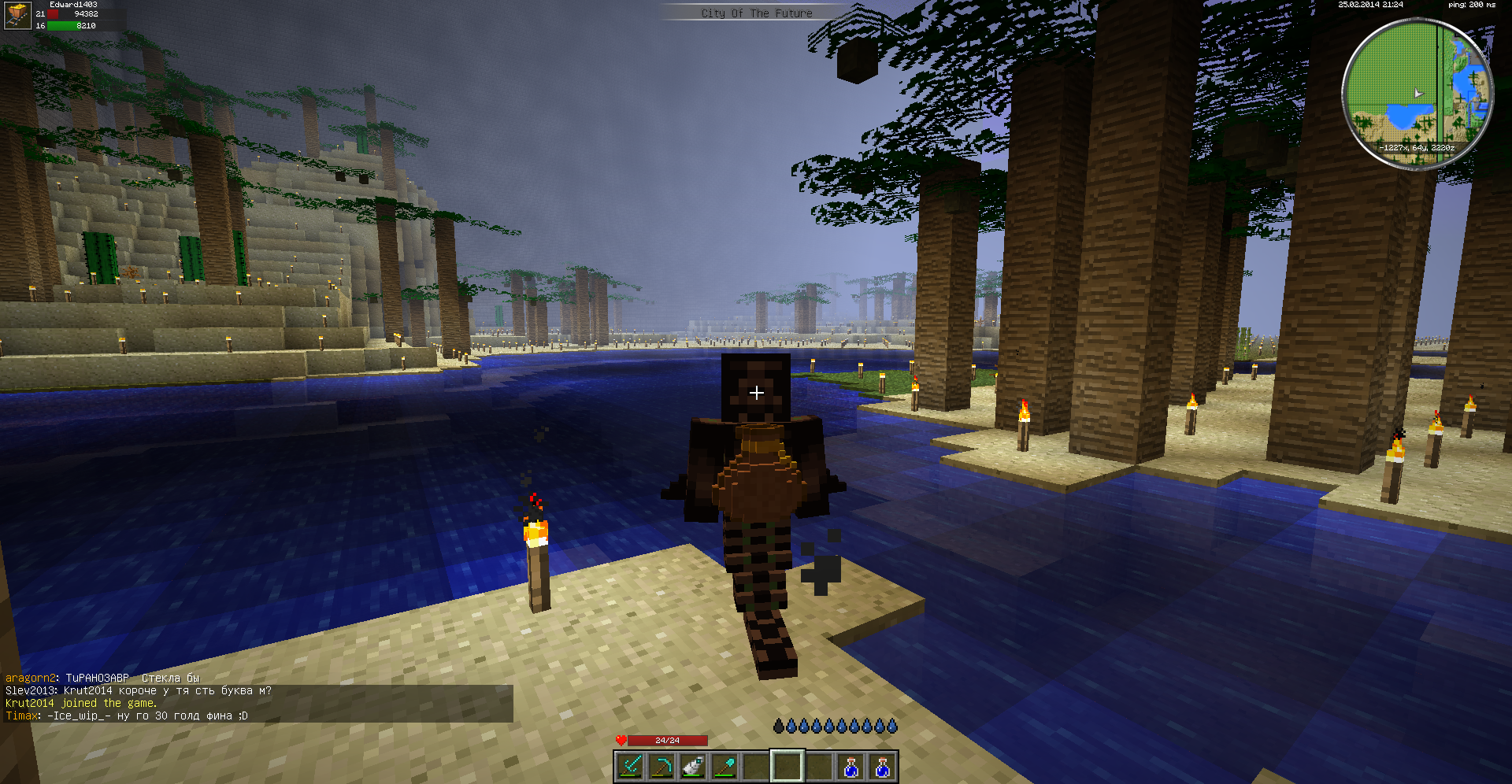The height and width of the screenshot is (784, 1512).
Task: Select the diamond pickaxe hotbar slot
Action: (x=662, y=766)
